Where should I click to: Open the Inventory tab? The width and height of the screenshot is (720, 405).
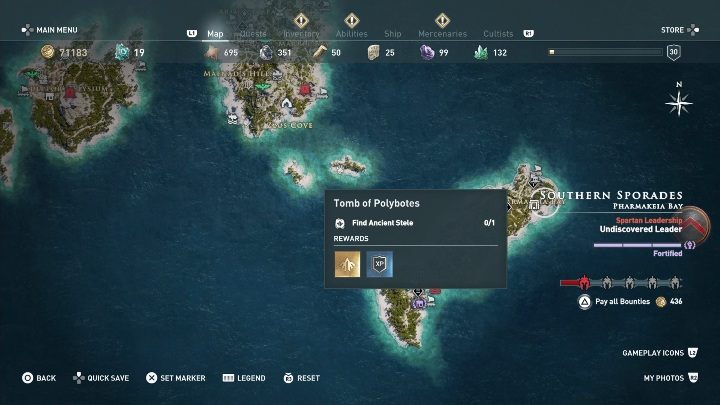301,34
